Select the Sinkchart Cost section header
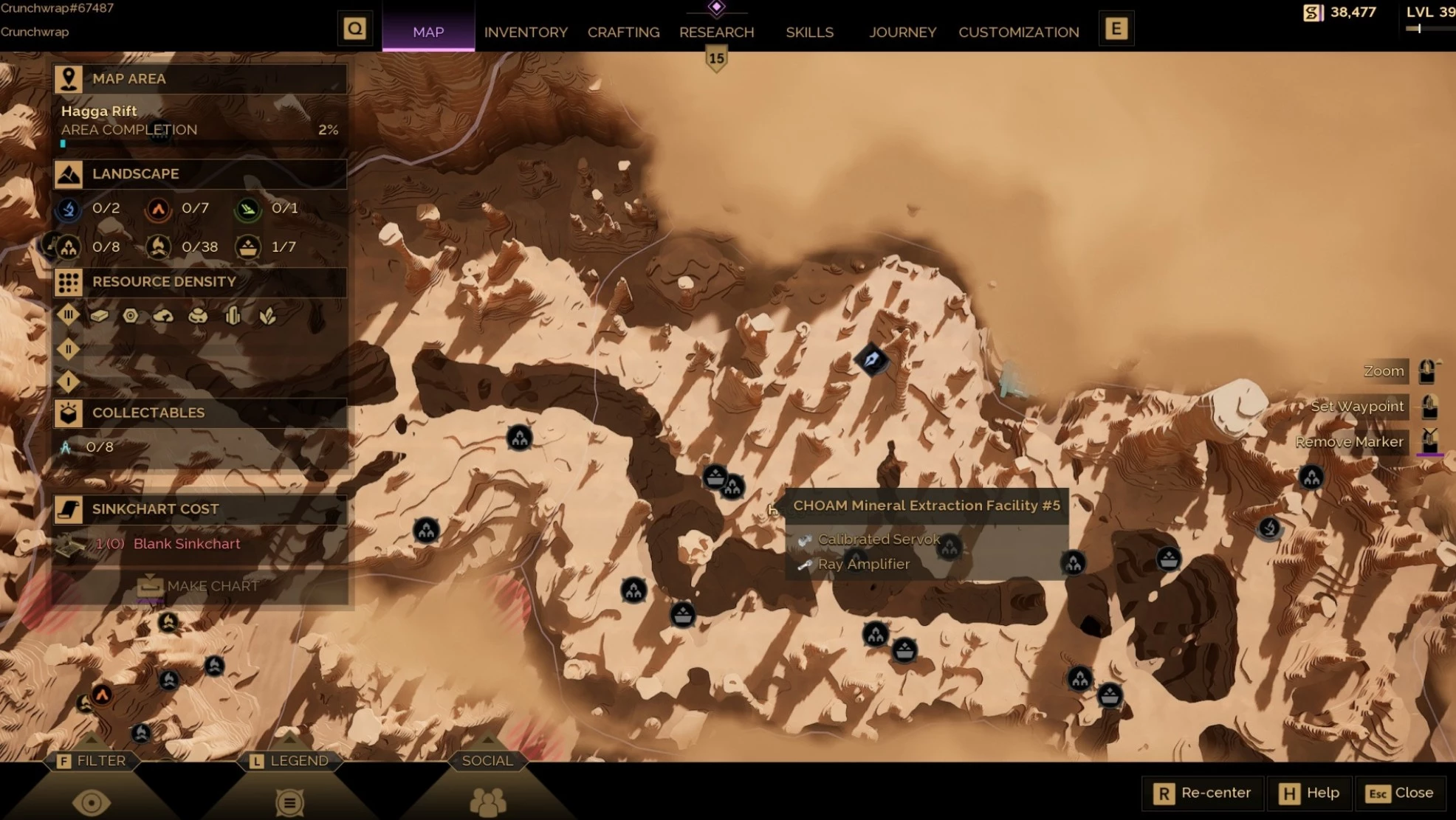1456x820 pixels. point(199,509)
